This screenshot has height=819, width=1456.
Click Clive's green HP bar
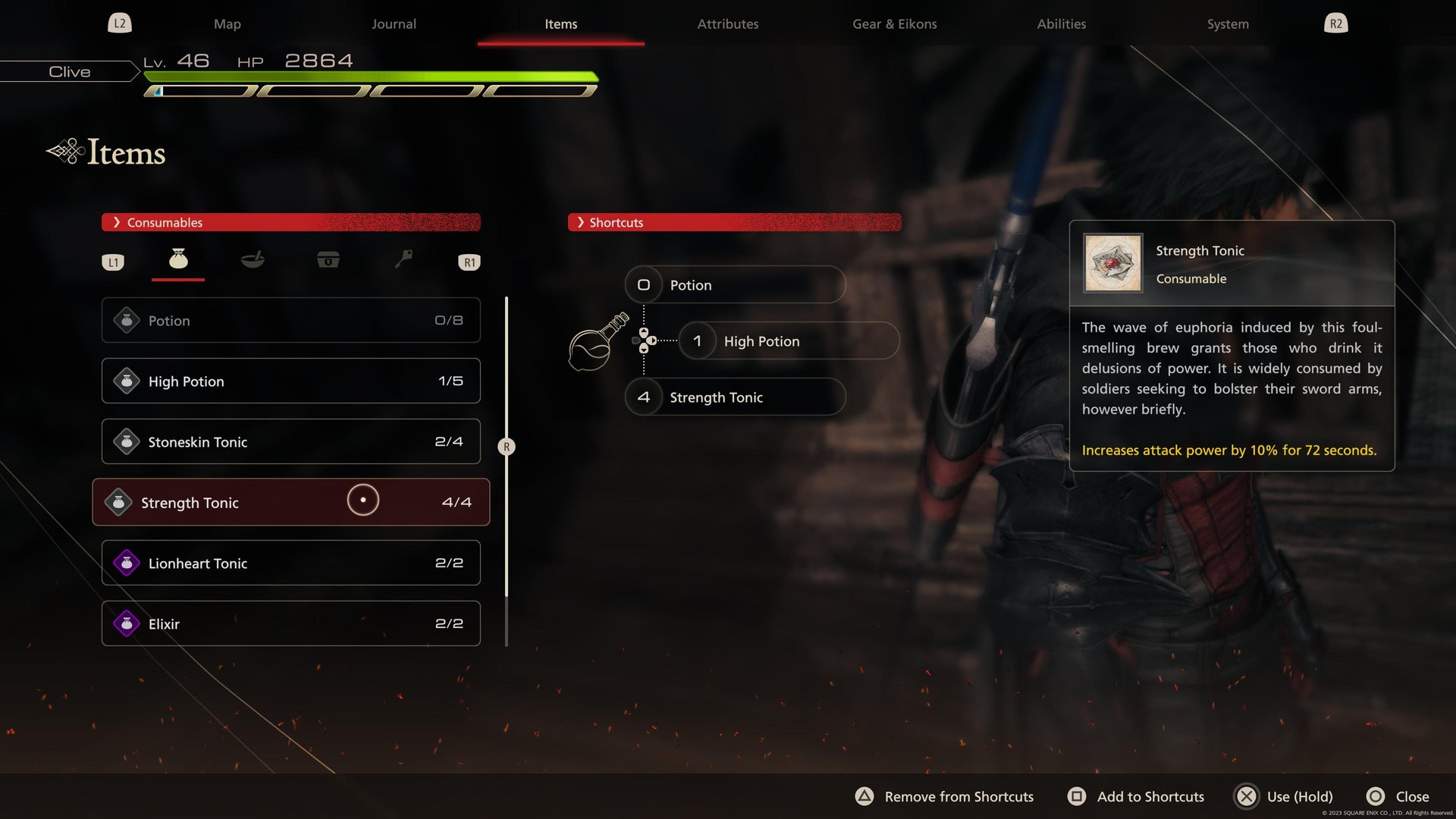pos(372,76)
